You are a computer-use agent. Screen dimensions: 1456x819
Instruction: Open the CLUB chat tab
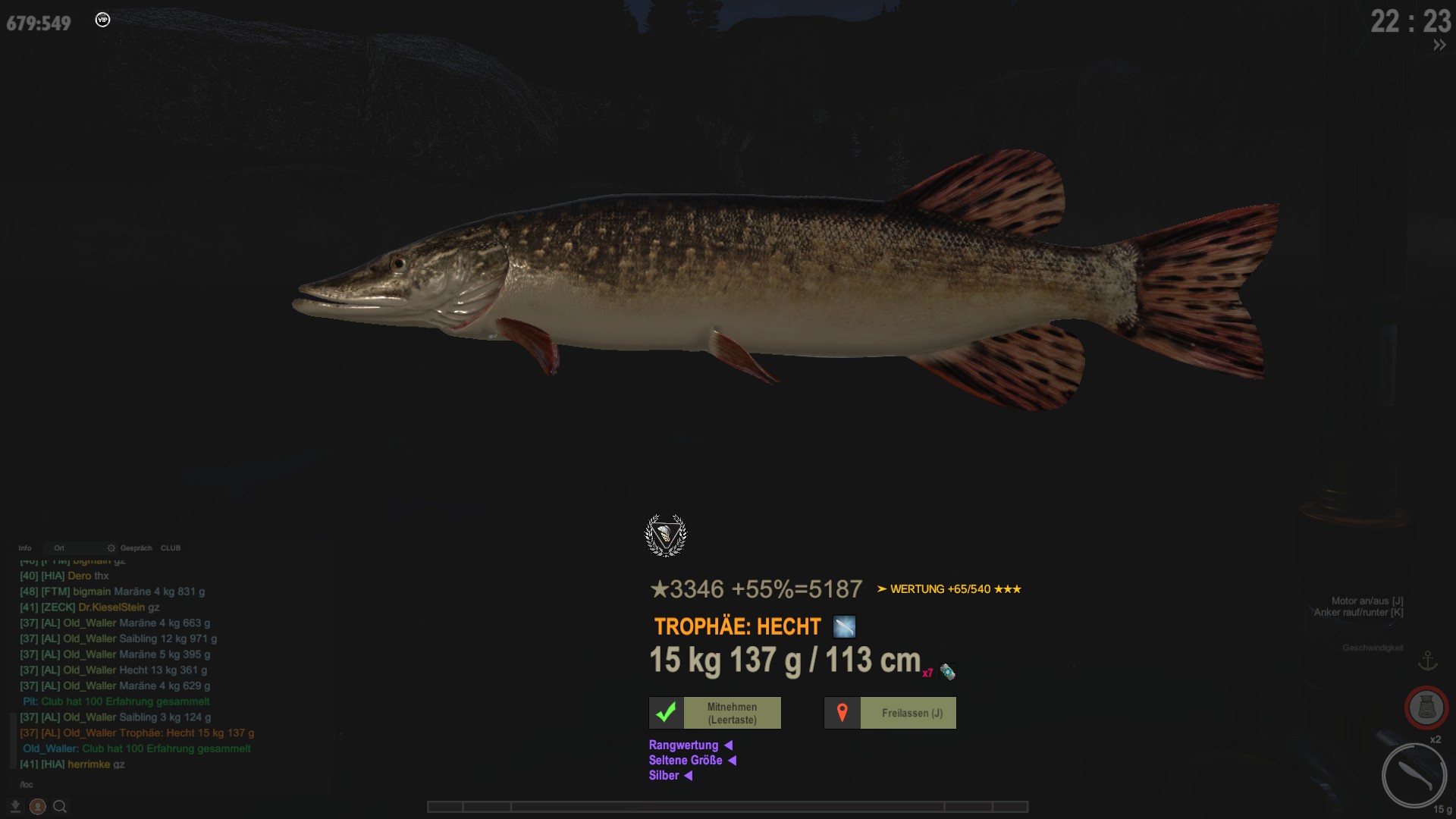(x=171, y=548)
